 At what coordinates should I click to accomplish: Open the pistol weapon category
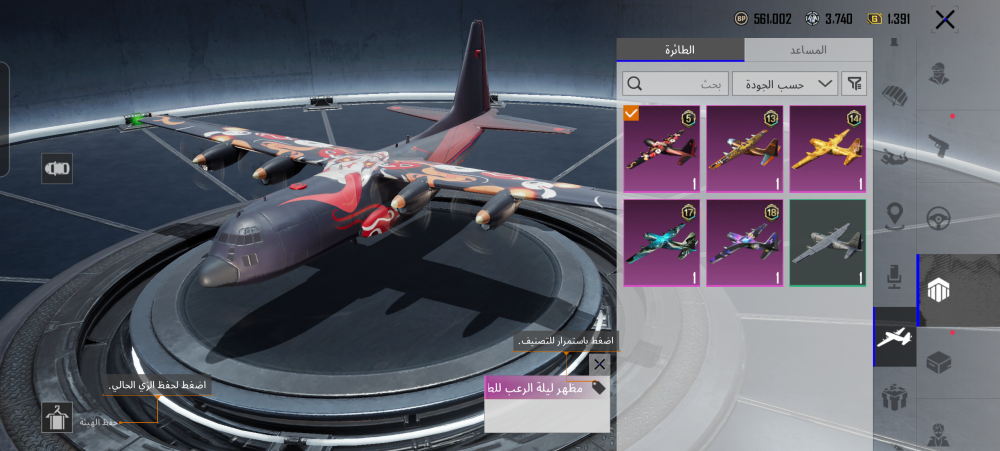tap(938, 142)
